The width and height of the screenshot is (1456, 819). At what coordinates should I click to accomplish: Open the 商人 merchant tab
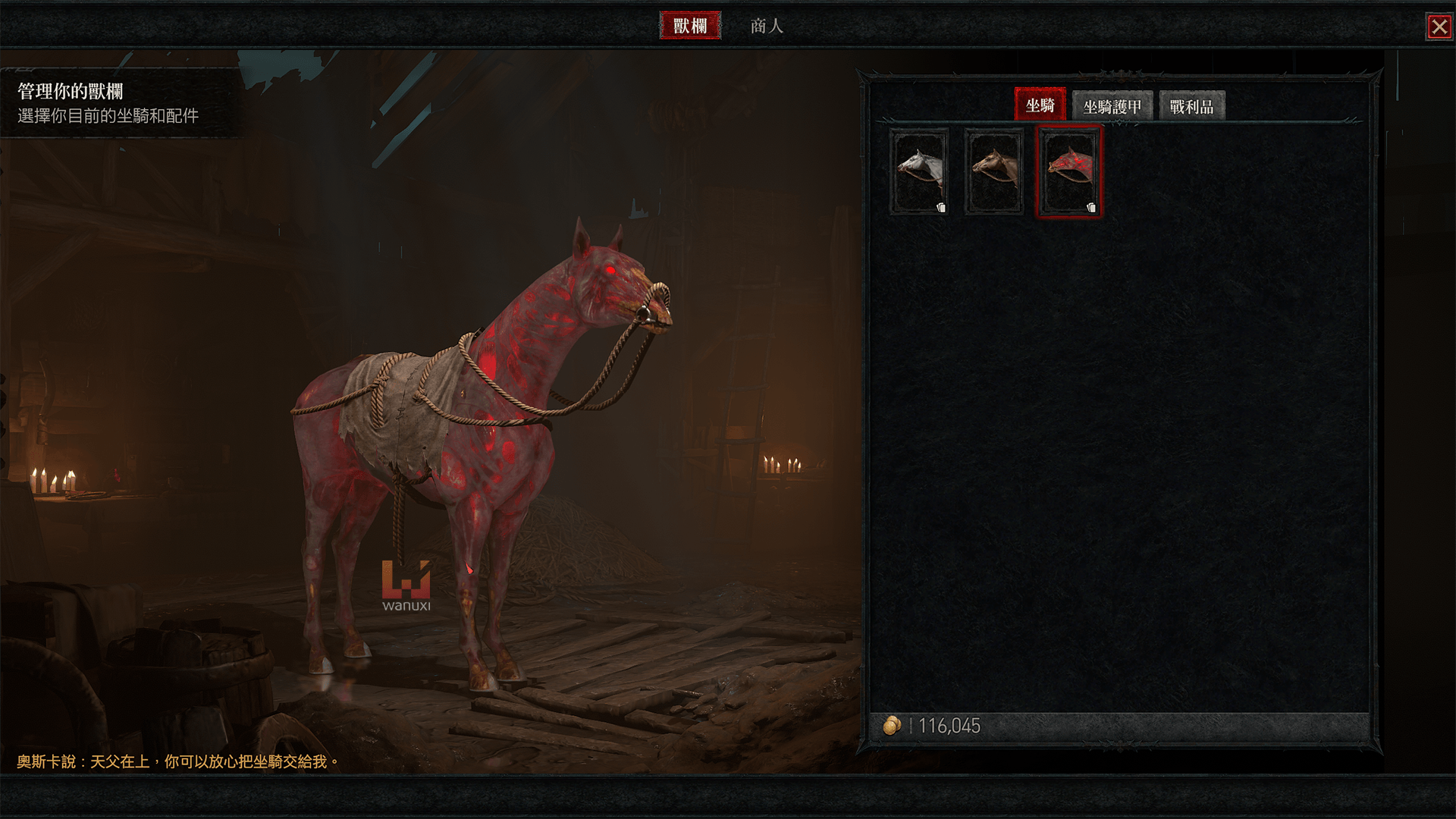(x=766, y=26)
